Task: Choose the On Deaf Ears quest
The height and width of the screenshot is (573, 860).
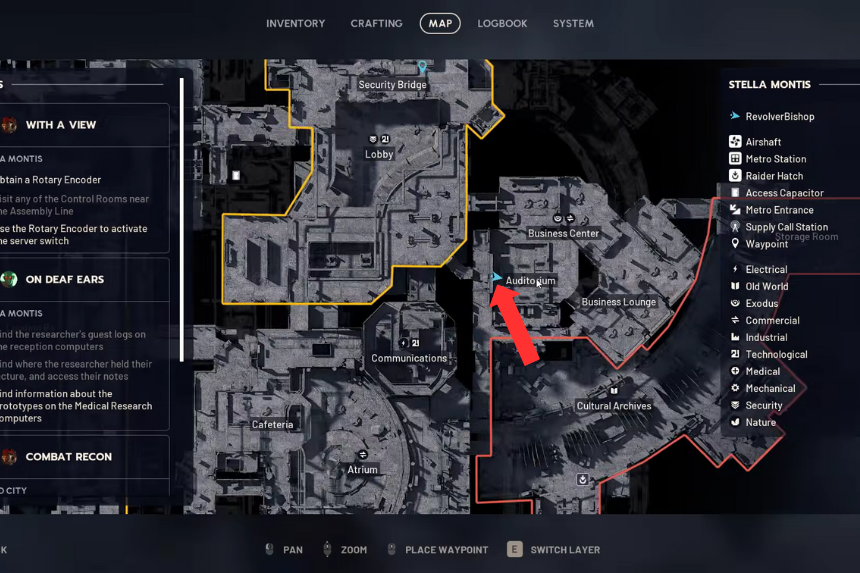Action: pos(65,279)
